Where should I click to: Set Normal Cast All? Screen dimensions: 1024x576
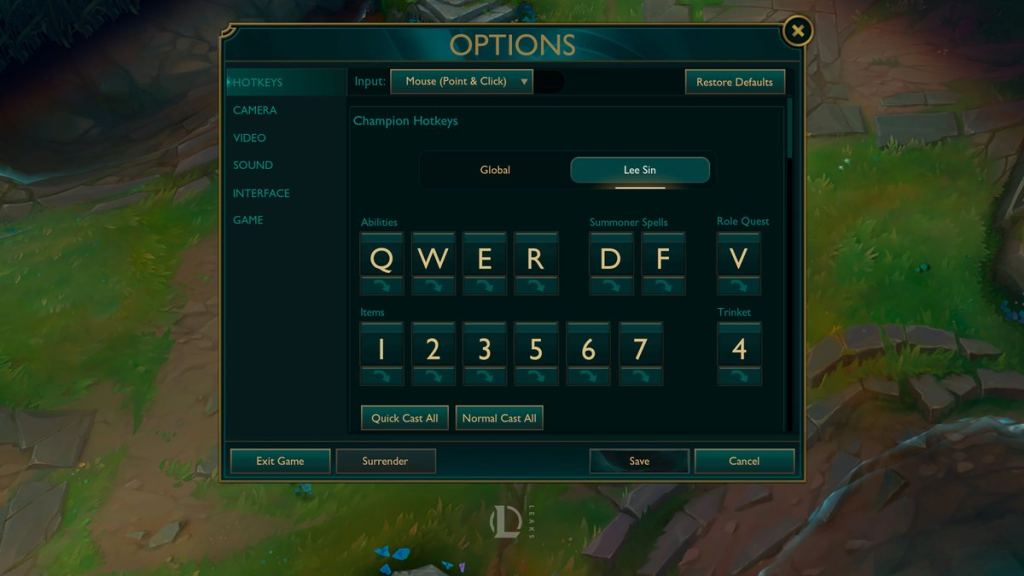point(499,418)
